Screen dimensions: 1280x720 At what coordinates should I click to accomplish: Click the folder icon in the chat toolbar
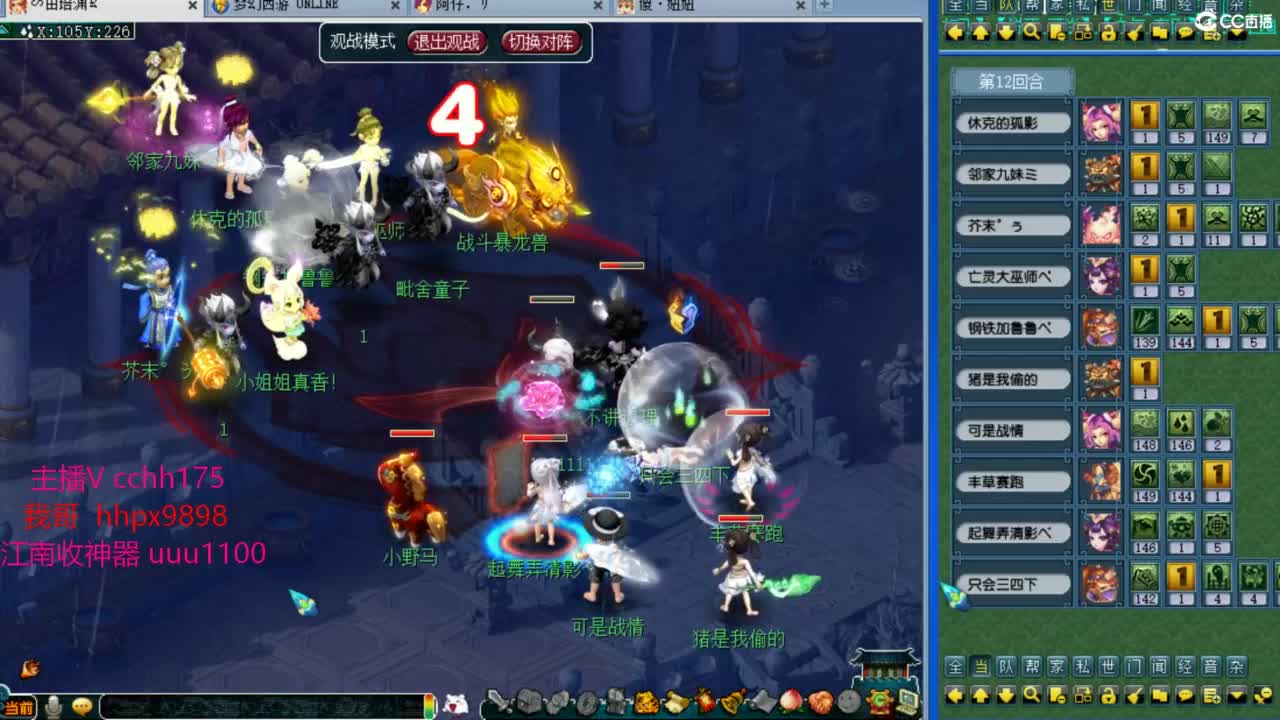(x=1161, y=697)
